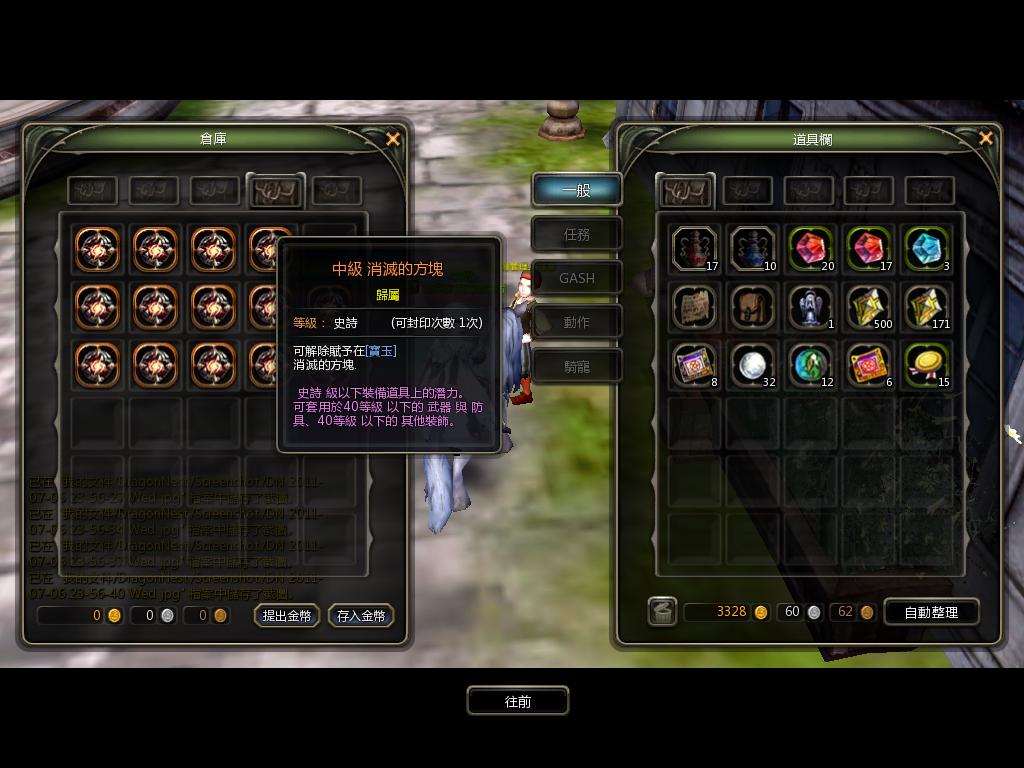Open the 騎寵 mount category tab
The height and width of the screenshot is (768, 1024).
[576, 366]
